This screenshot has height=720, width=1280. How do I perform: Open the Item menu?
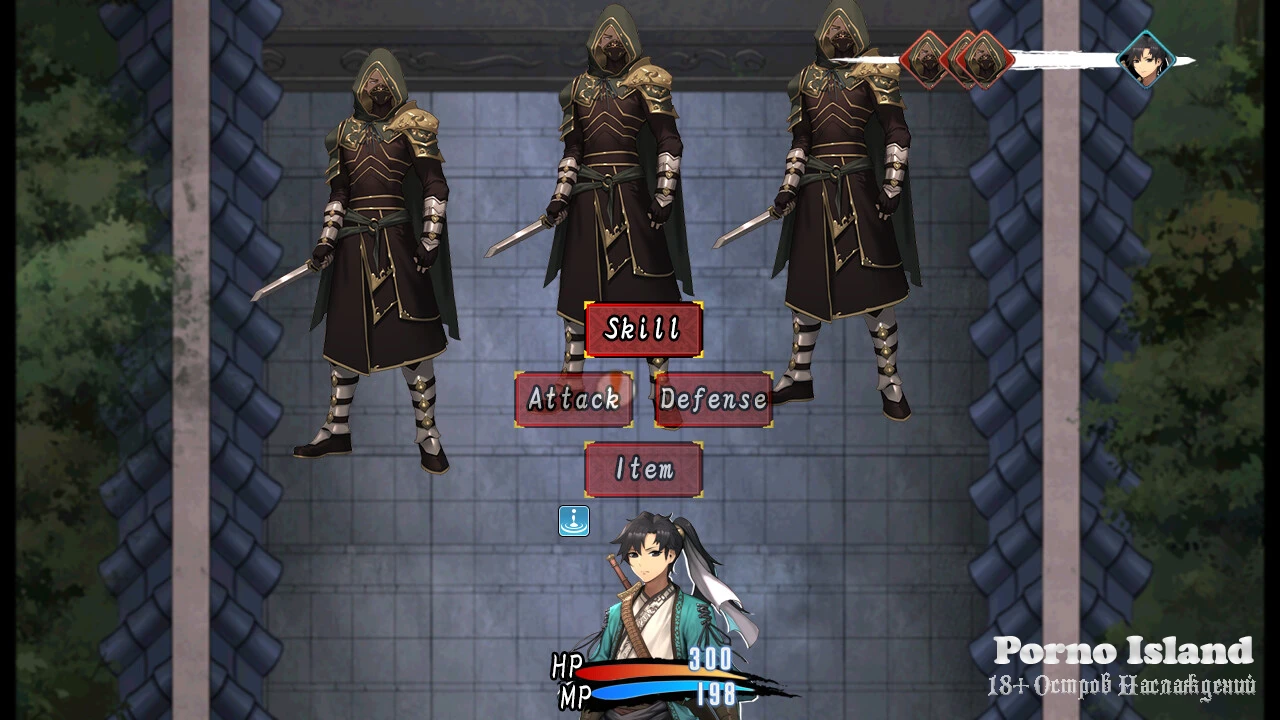coord(643,469)
